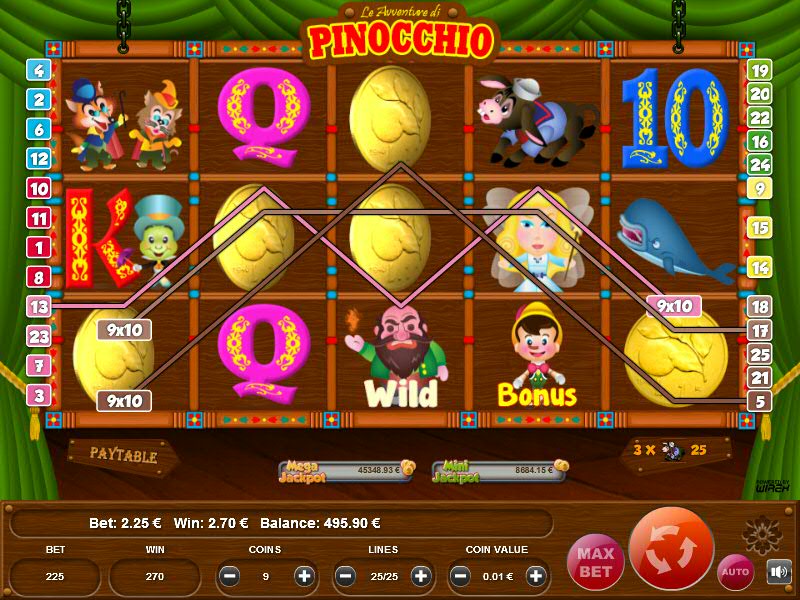Image resolution: width=800 pixels, height=600 pixels.
Task: Click the Max Bet button
Action: pyautogui.click(x=594, y=559)
